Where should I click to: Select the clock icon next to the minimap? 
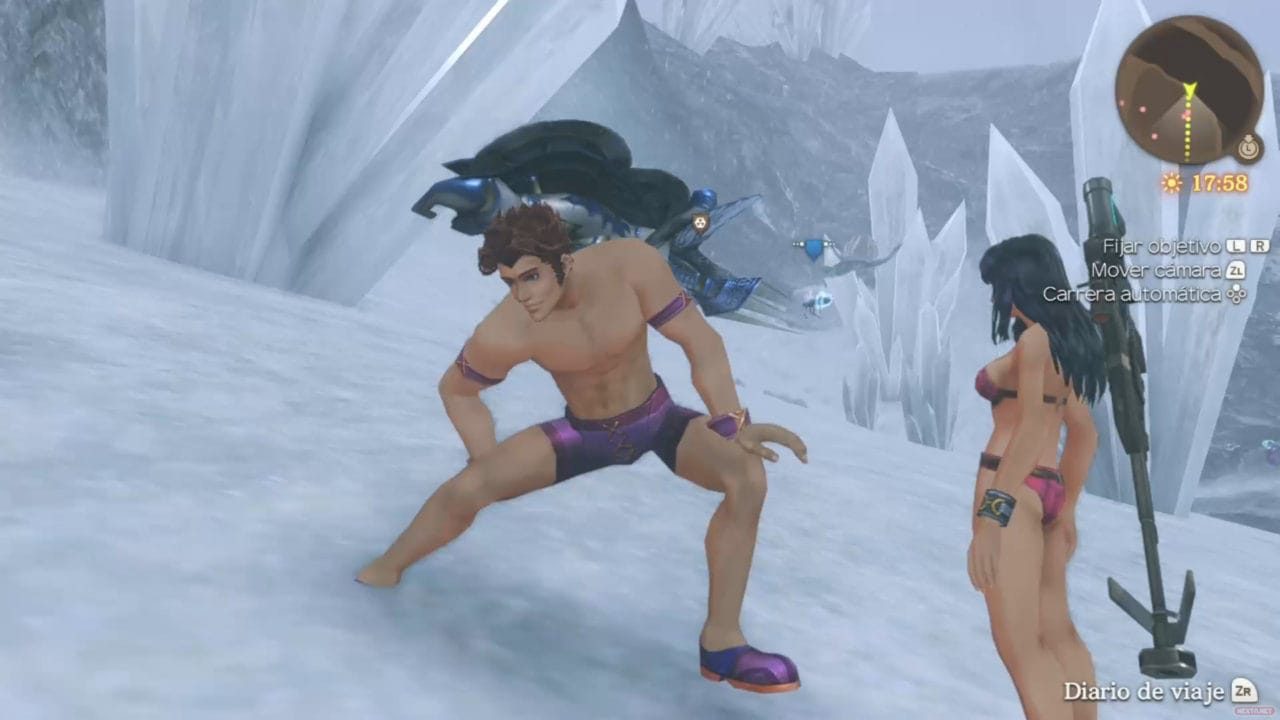pyautogui.click(x=1249, y=146)
